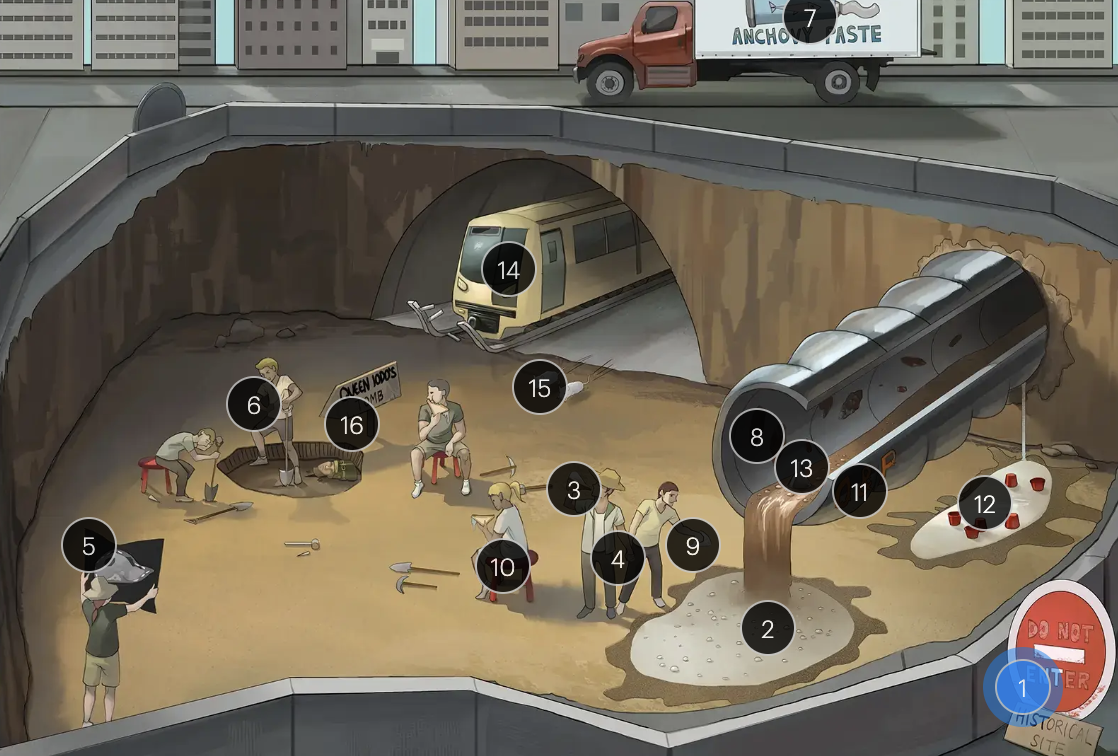
Task: Select hotspot number 5
Action: 89,546
